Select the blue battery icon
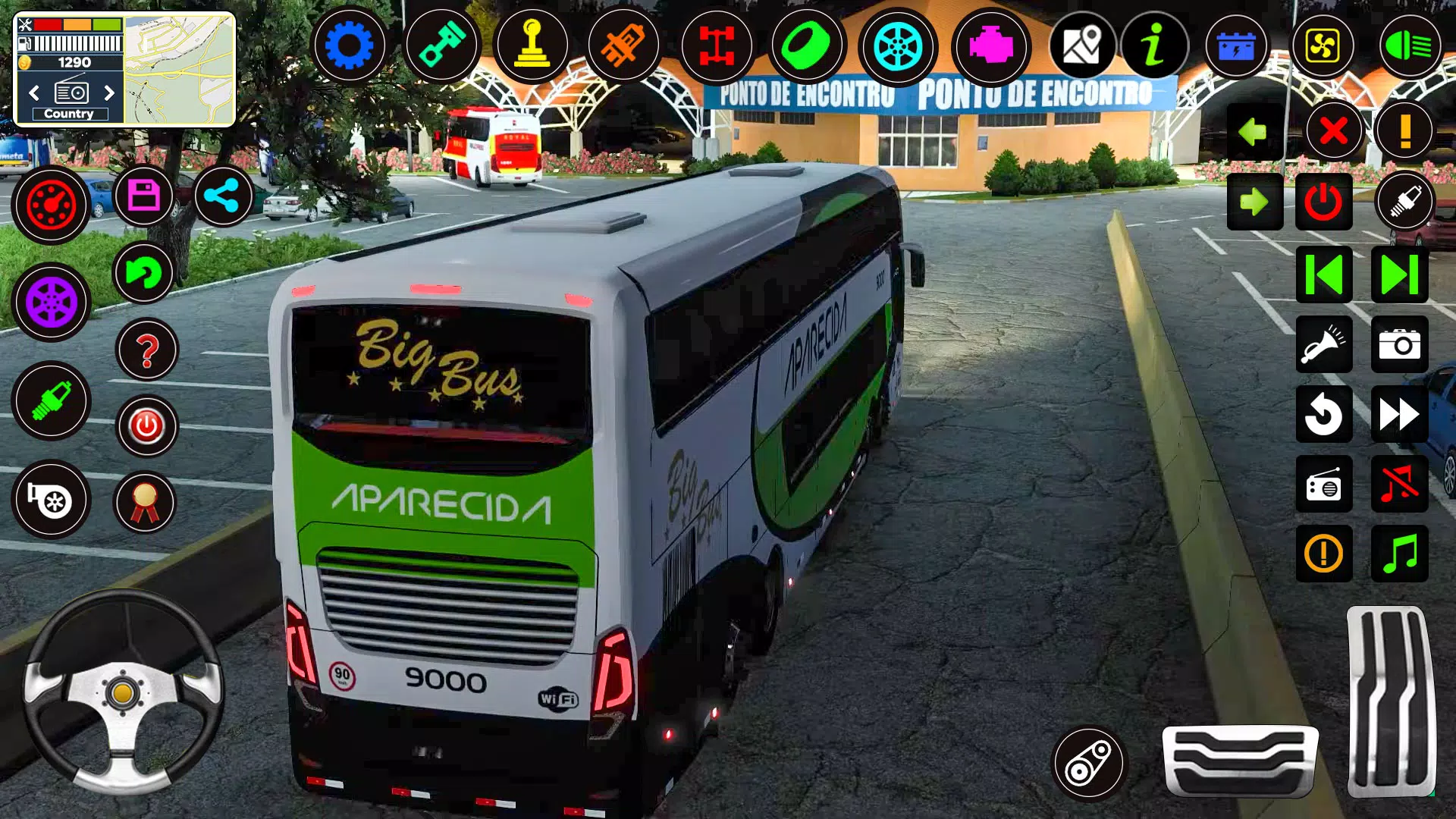This screenshot has height=819, width=1456. [x=1236, y=46]
